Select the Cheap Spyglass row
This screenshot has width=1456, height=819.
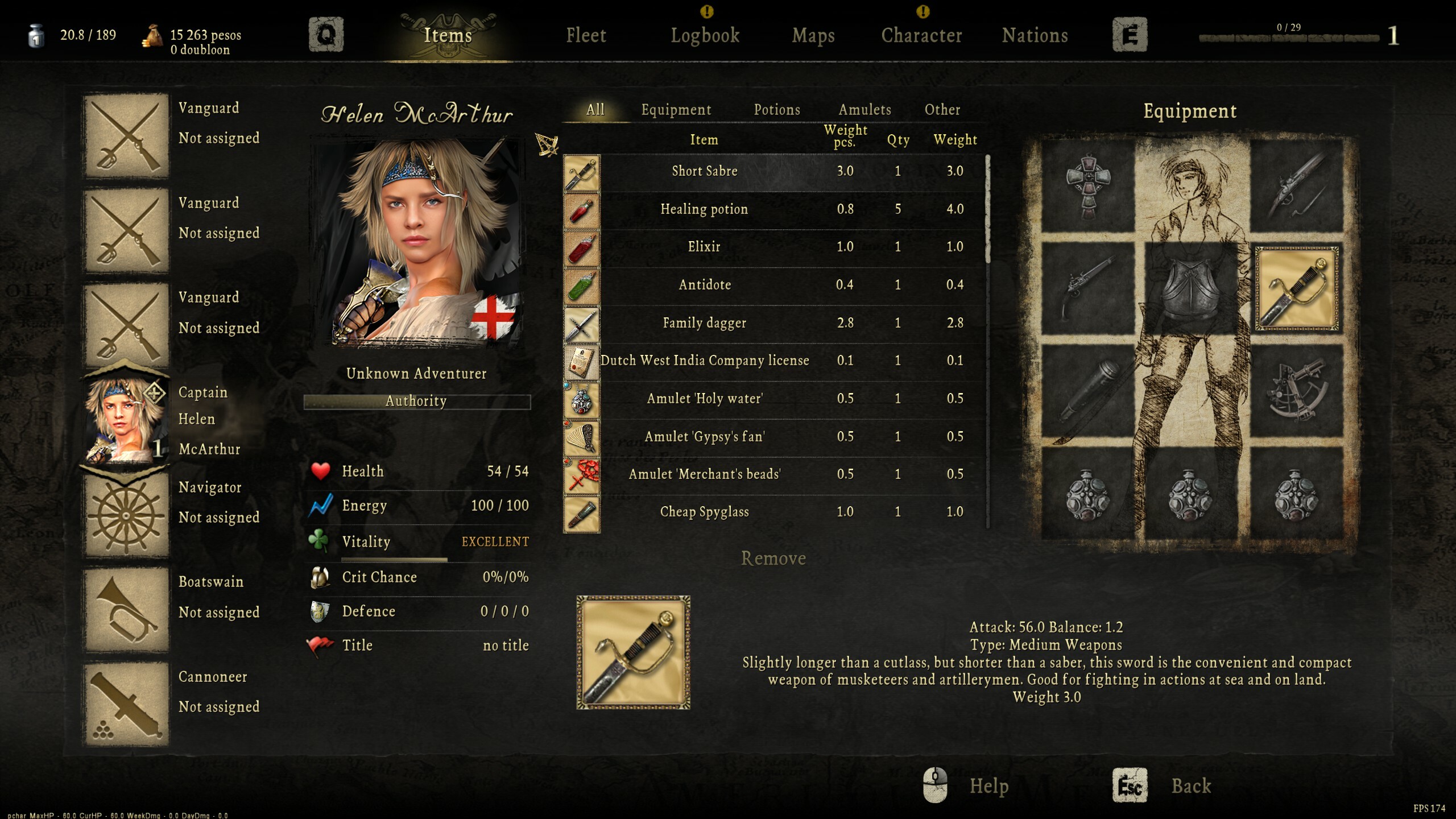coord(704,512)
